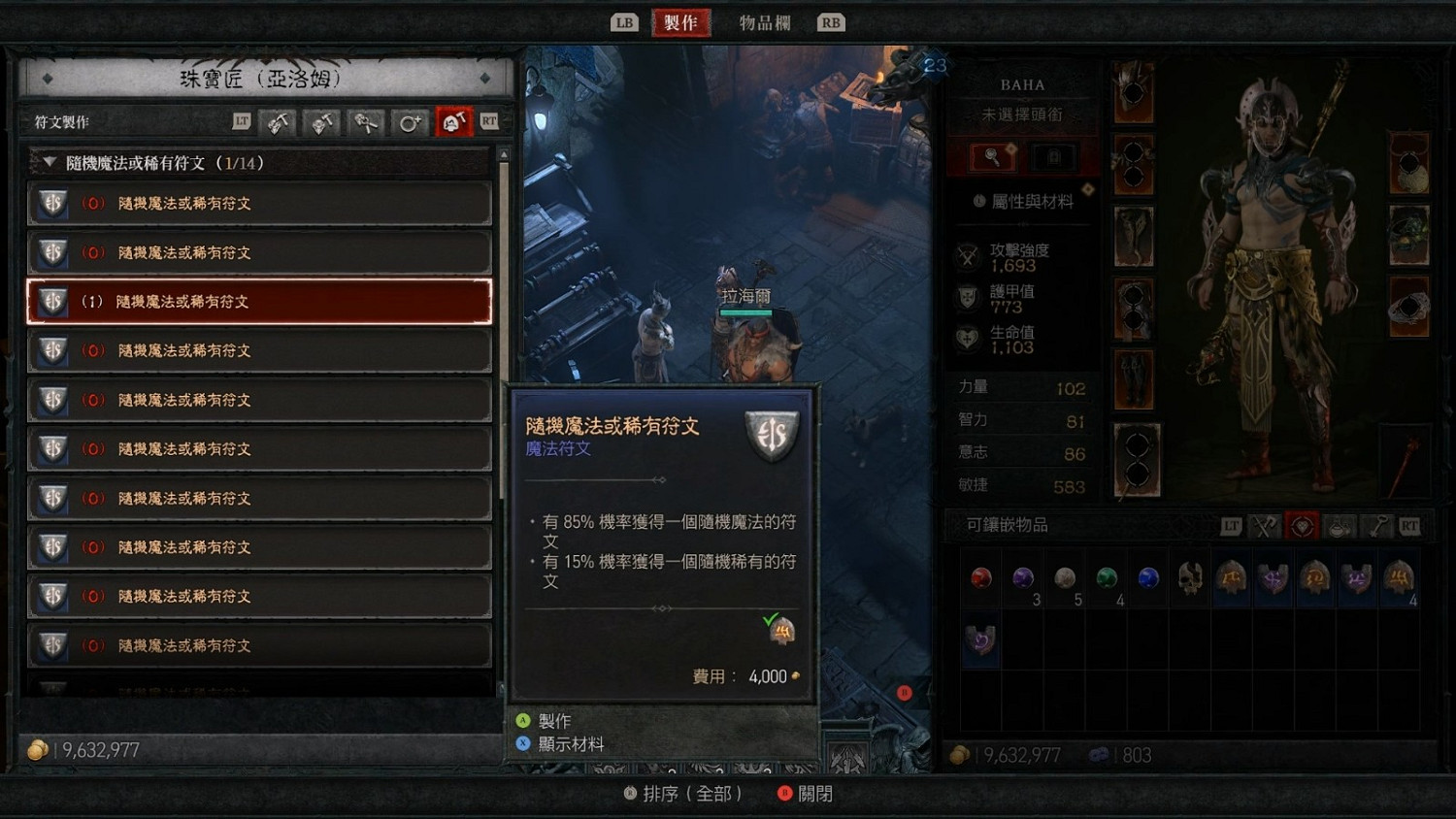Screen dimensions: 1456x819
Task: Select the elixir flask filter icon
Action: 1340,525
